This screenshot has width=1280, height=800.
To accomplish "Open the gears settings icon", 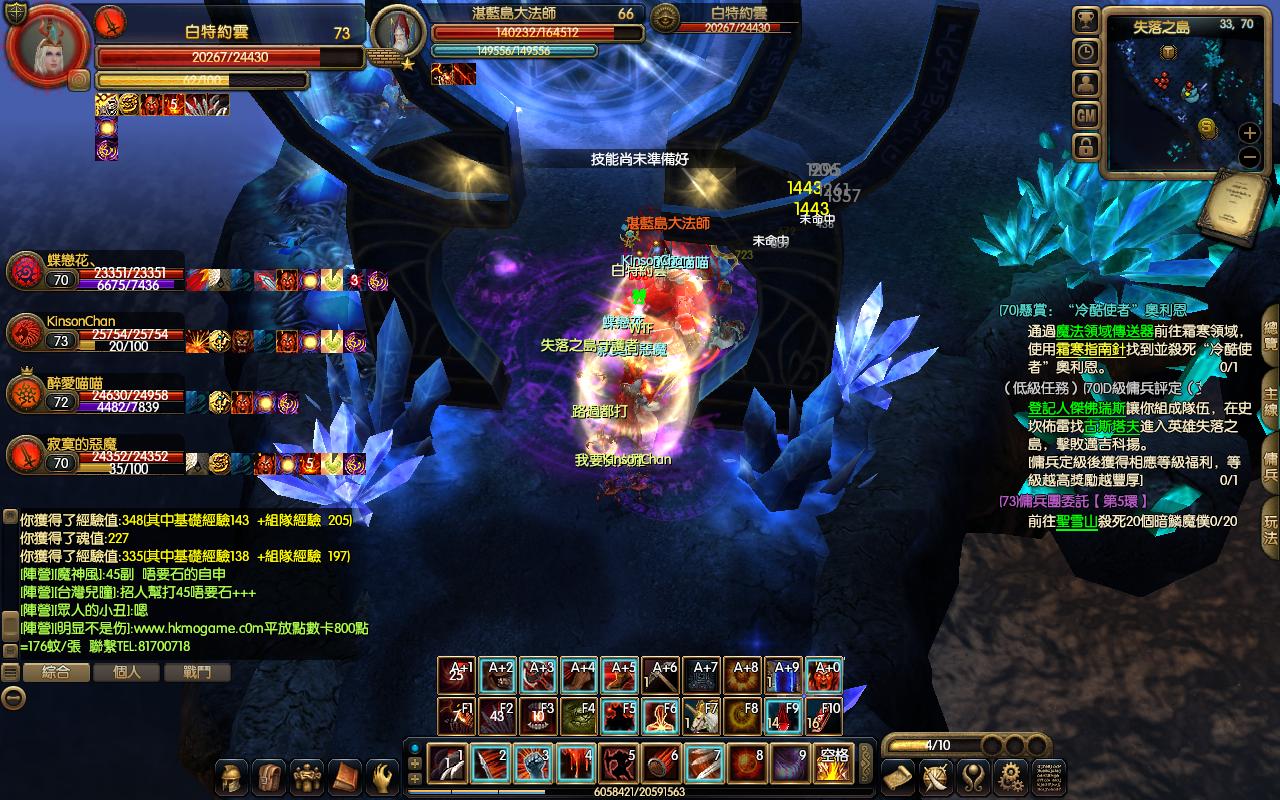I will 1010,776.
